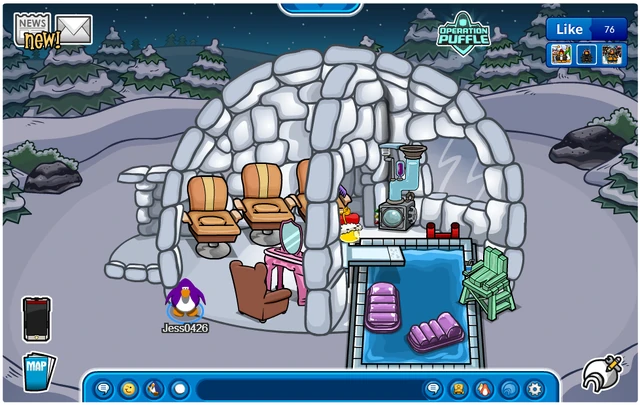The image size is (640, 405).
Task: Open the safe chat speech bubble menu
Action: tap(103, 388)
